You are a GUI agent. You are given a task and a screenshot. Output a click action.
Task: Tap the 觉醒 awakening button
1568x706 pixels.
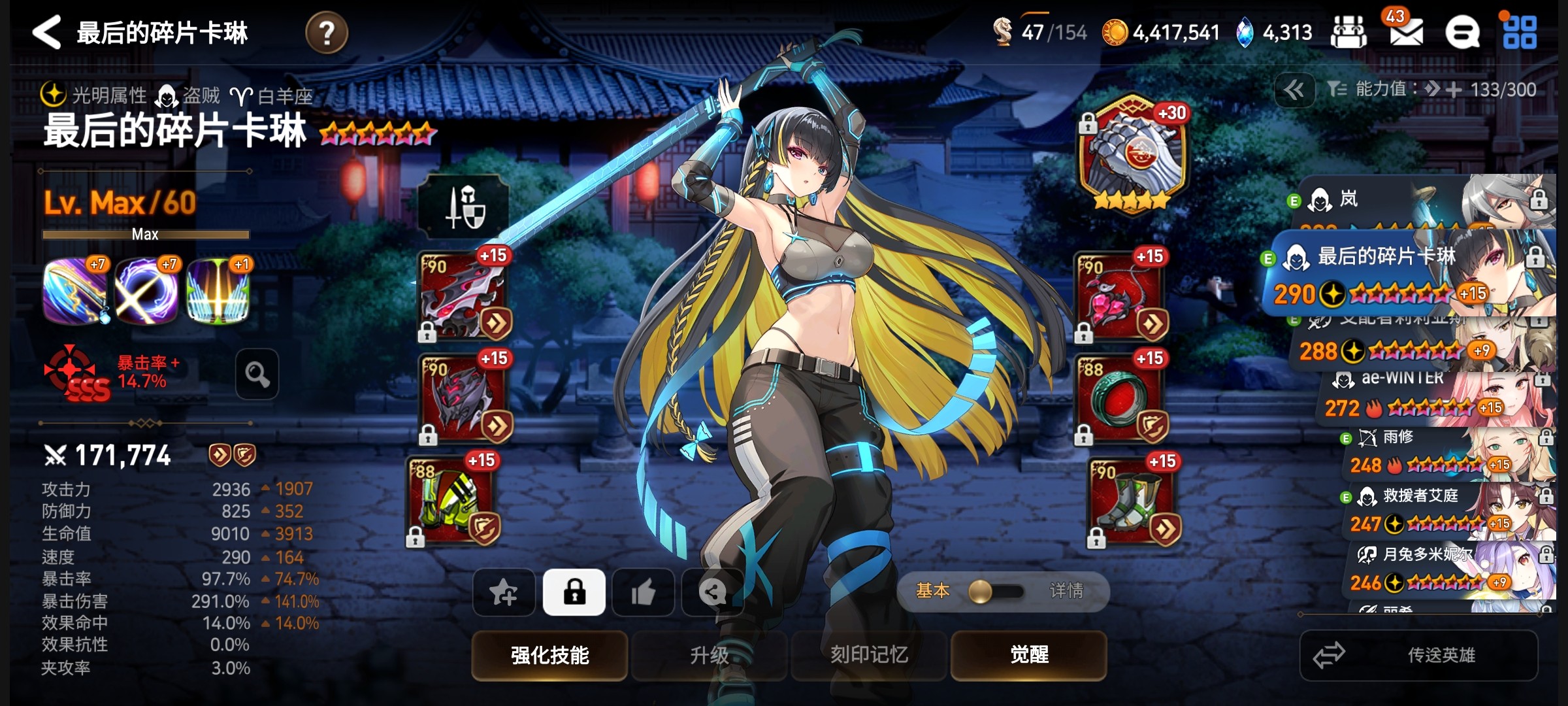coord(1029,654)
